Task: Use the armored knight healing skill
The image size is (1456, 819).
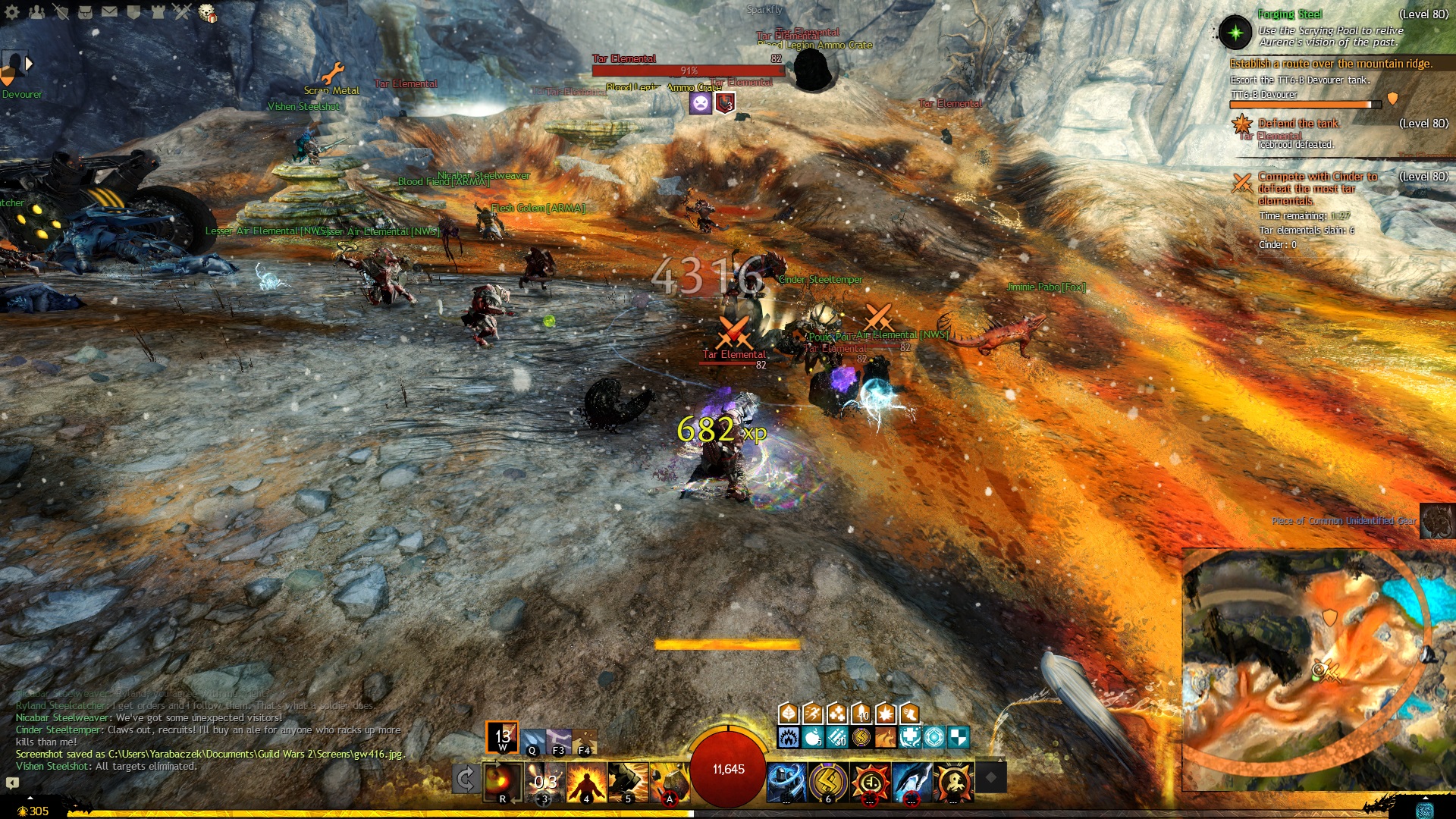Action: coord(786,782)
